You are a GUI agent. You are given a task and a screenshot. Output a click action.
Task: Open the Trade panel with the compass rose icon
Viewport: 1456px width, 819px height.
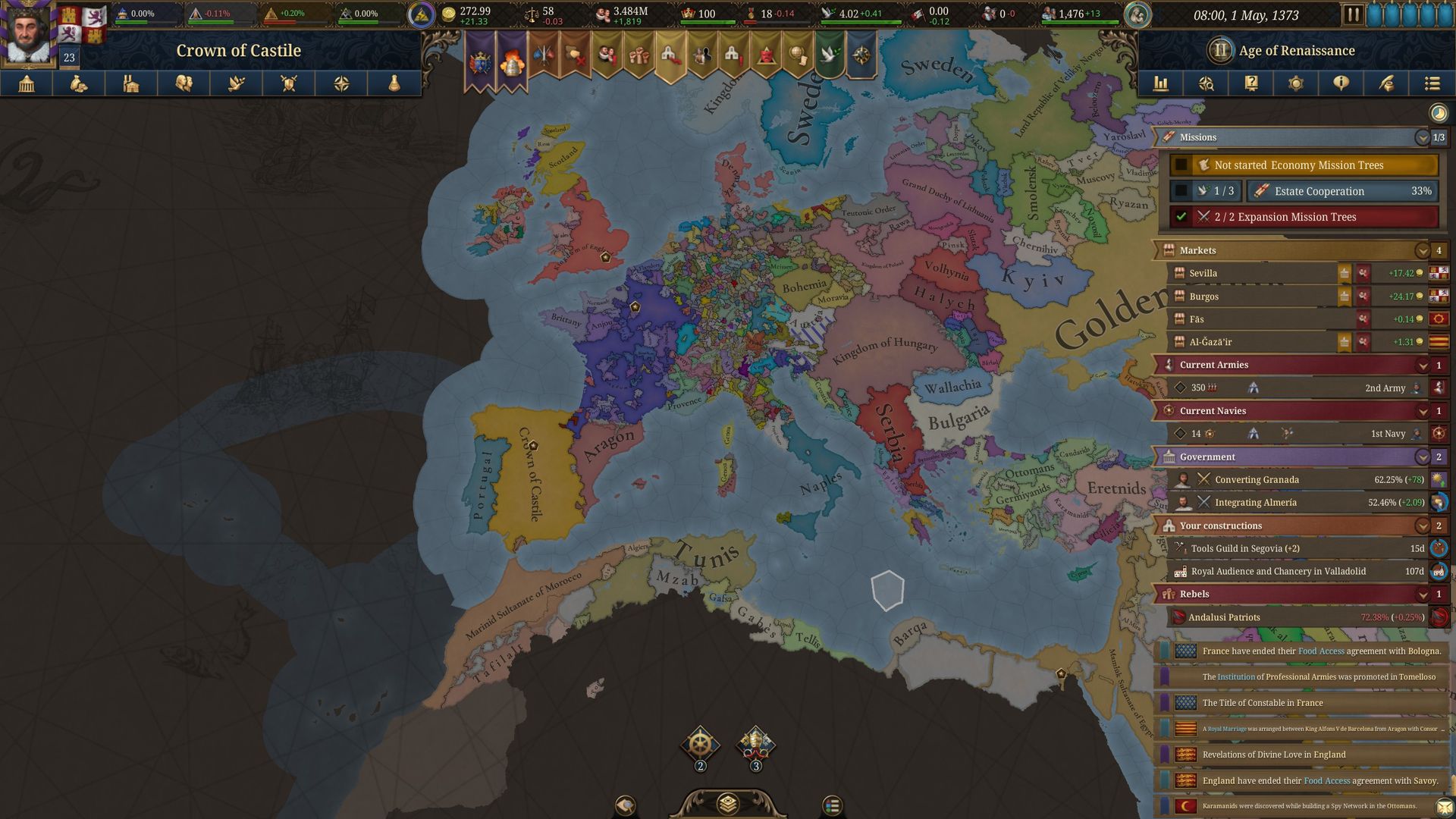(340, 84)
